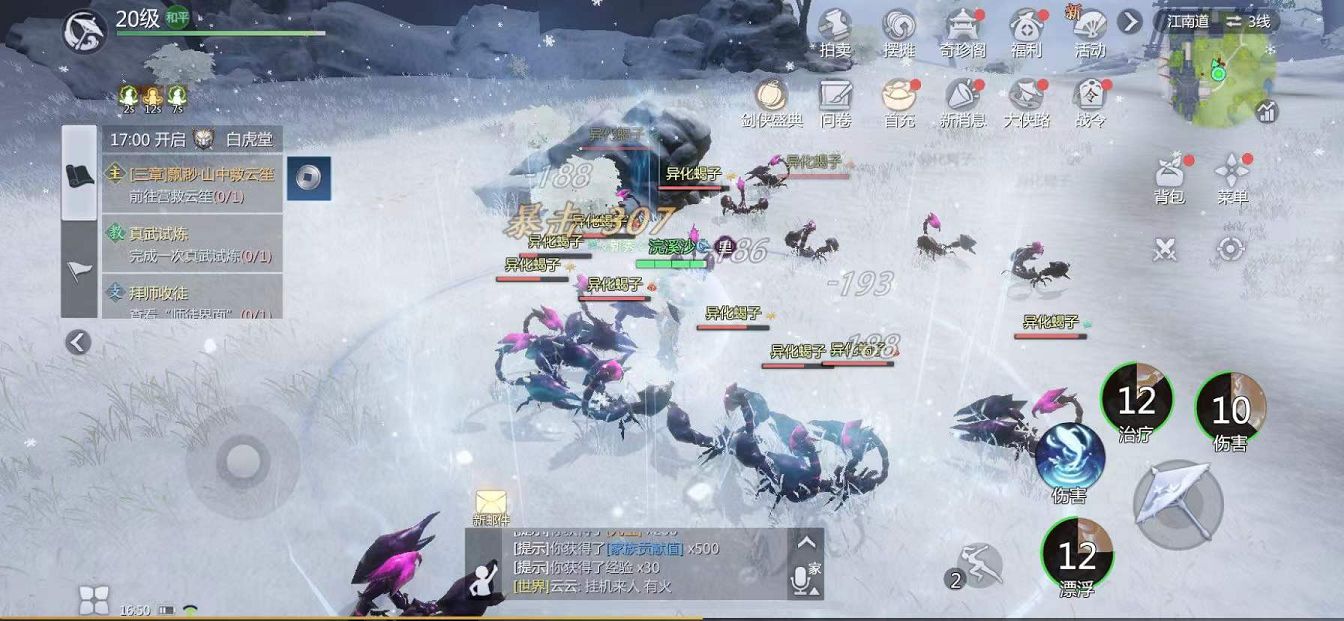The width and height of the screenshot is (1344, 621).
Task: Activate the blue swirl 伤害 skill
Action: (x=1069, y=456)
